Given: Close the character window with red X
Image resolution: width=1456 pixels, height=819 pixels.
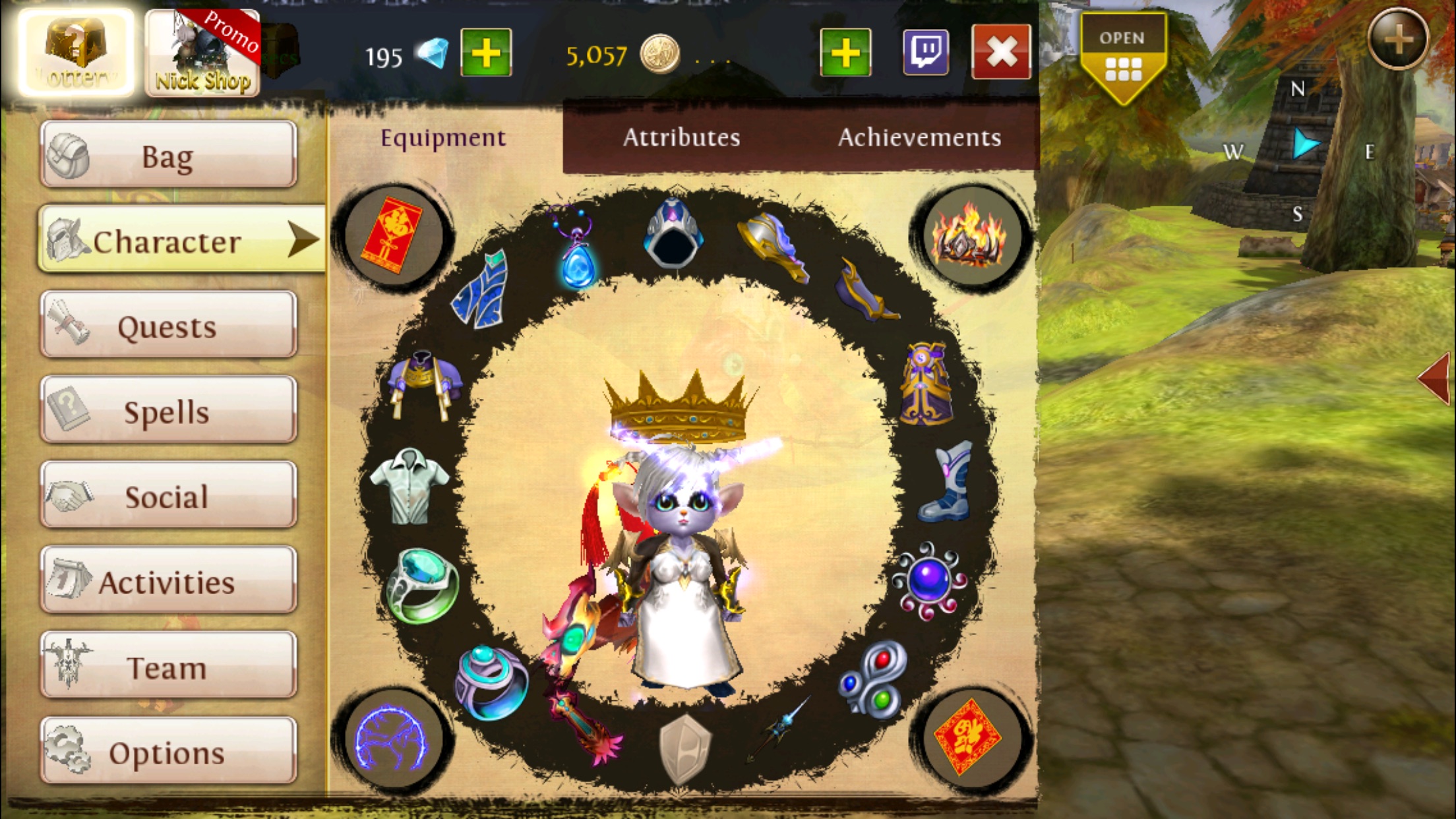Looking at the screenshot, I should click(1000, 52).
